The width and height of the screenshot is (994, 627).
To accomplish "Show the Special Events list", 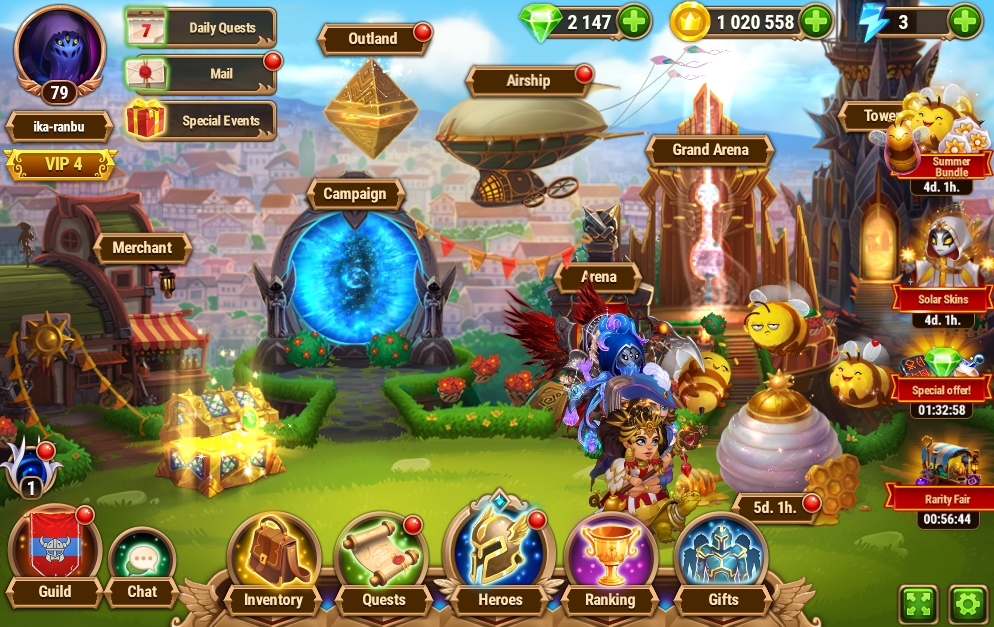I will pos(201,121).
